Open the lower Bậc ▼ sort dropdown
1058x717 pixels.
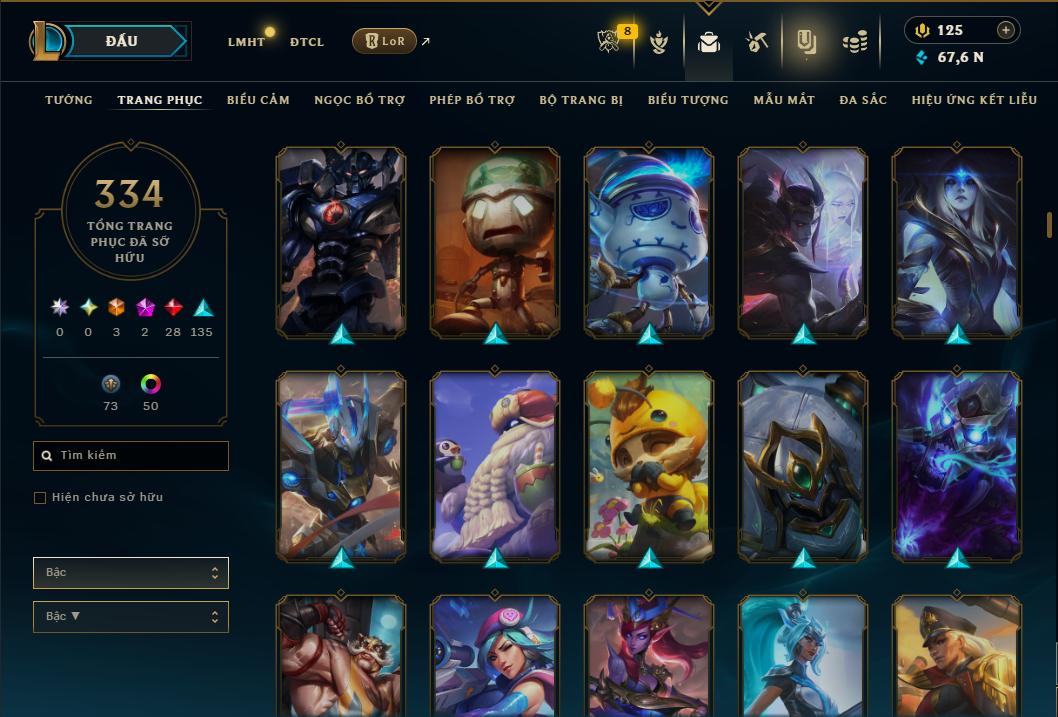131,617
